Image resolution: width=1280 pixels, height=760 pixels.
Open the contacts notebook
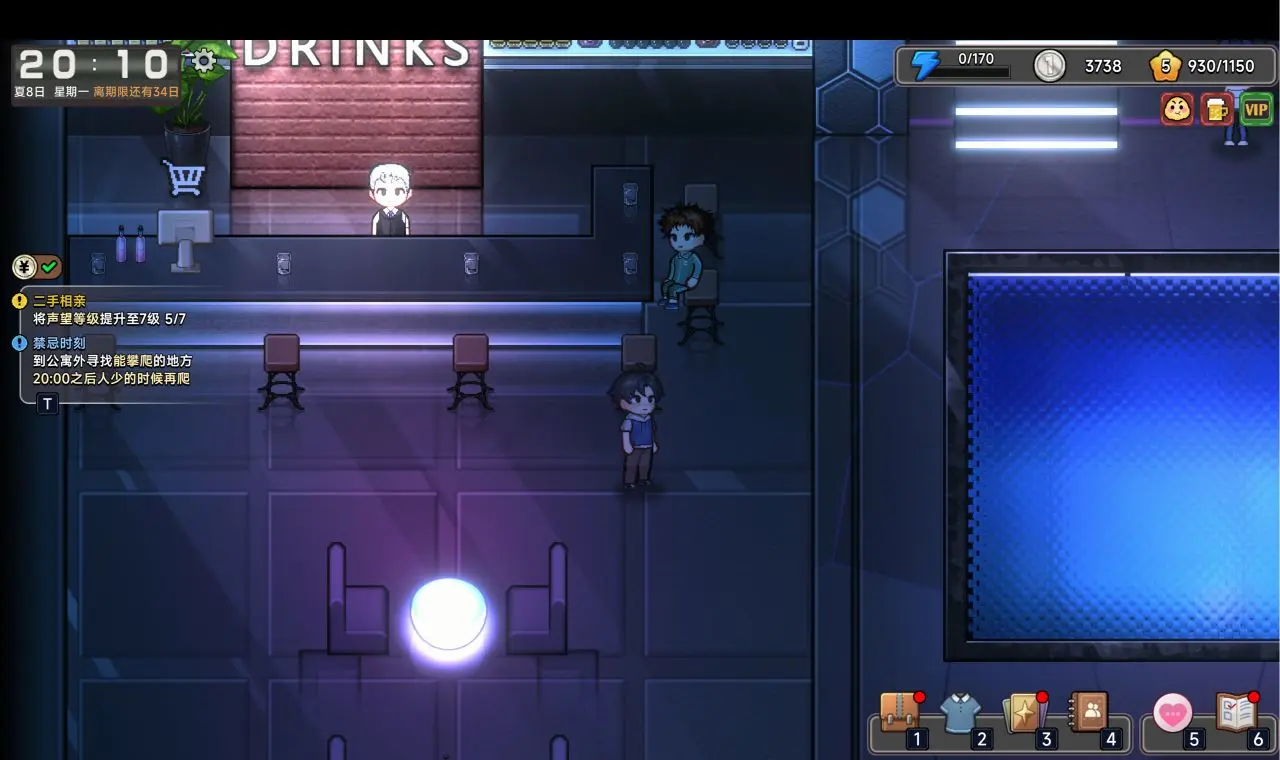[x=1089, y=712]
